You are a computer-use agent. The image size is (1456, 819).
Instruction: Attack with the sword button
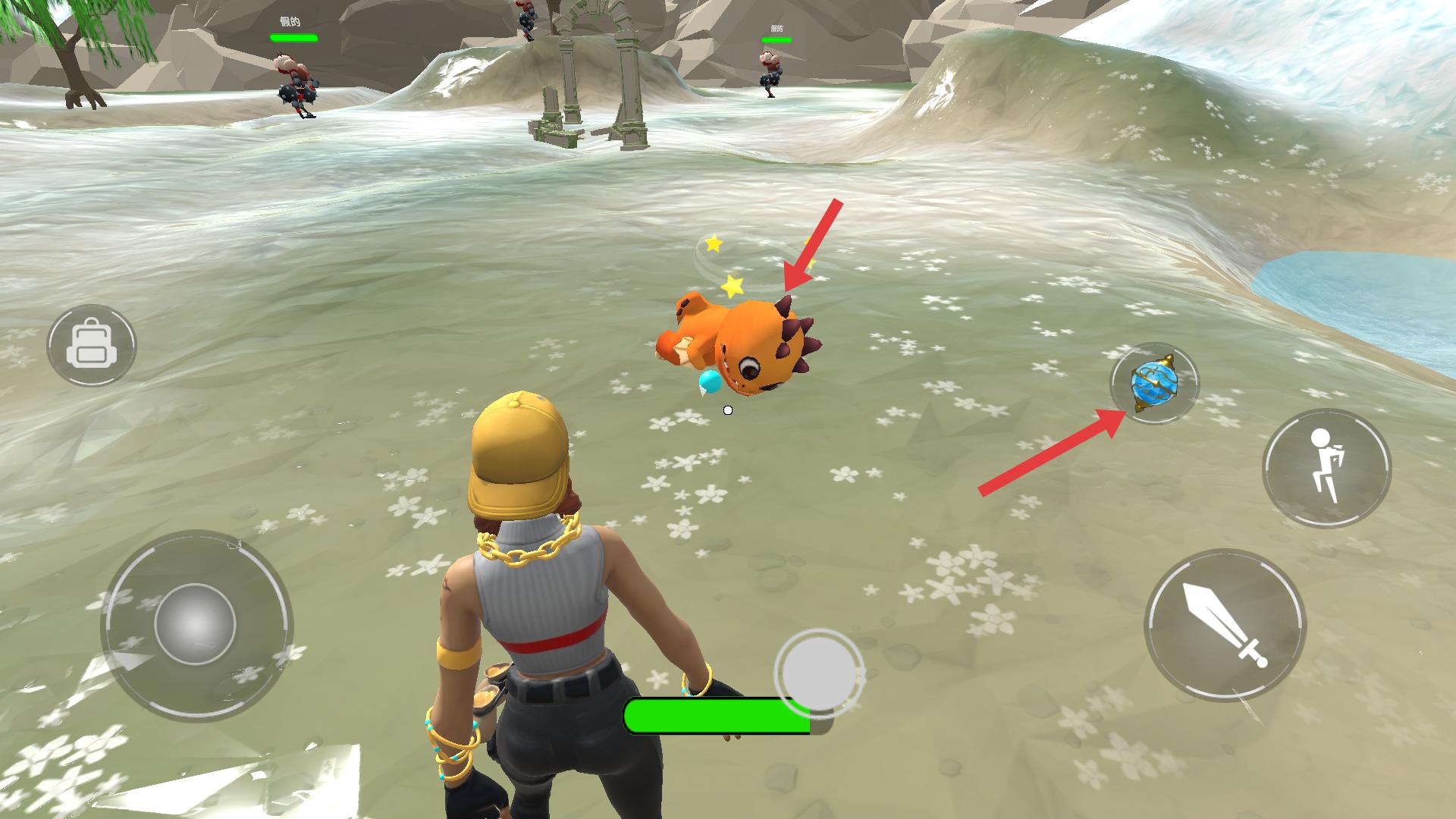pos(1225,626)
